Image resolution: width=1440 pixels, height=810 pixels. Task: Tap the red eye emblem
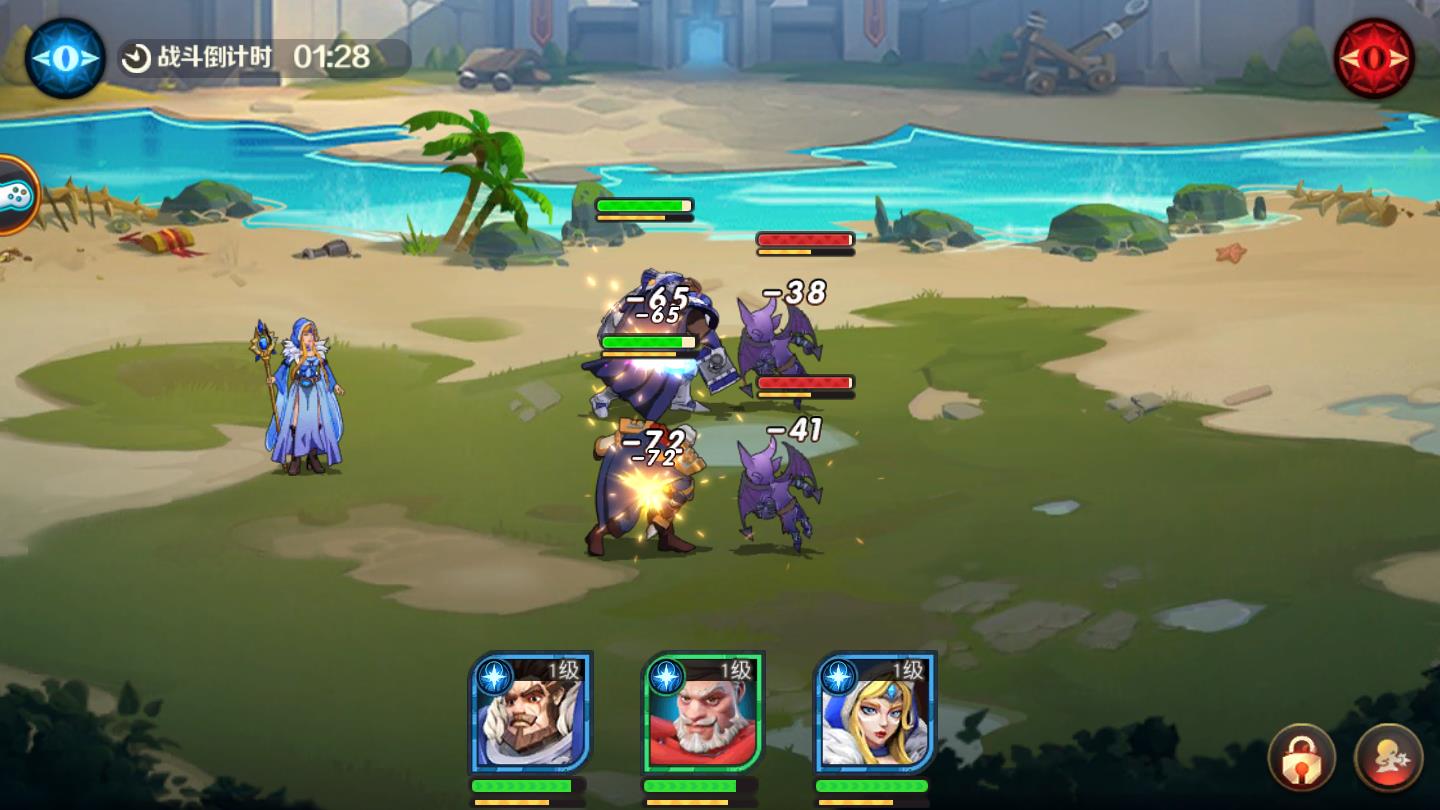click(1375, 58)
